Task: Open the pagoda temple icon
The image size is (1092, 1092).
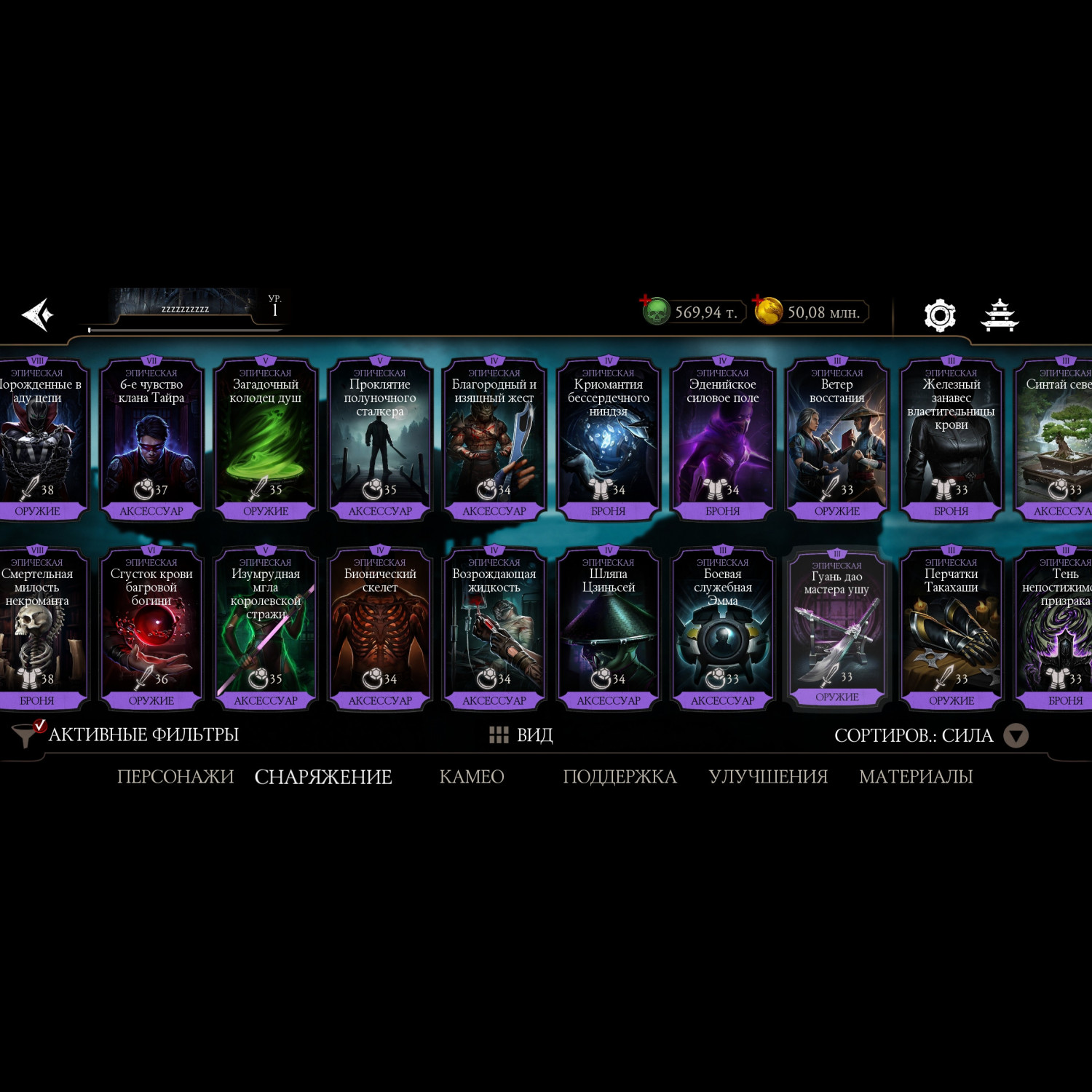Action: (x=1000, y=315)
